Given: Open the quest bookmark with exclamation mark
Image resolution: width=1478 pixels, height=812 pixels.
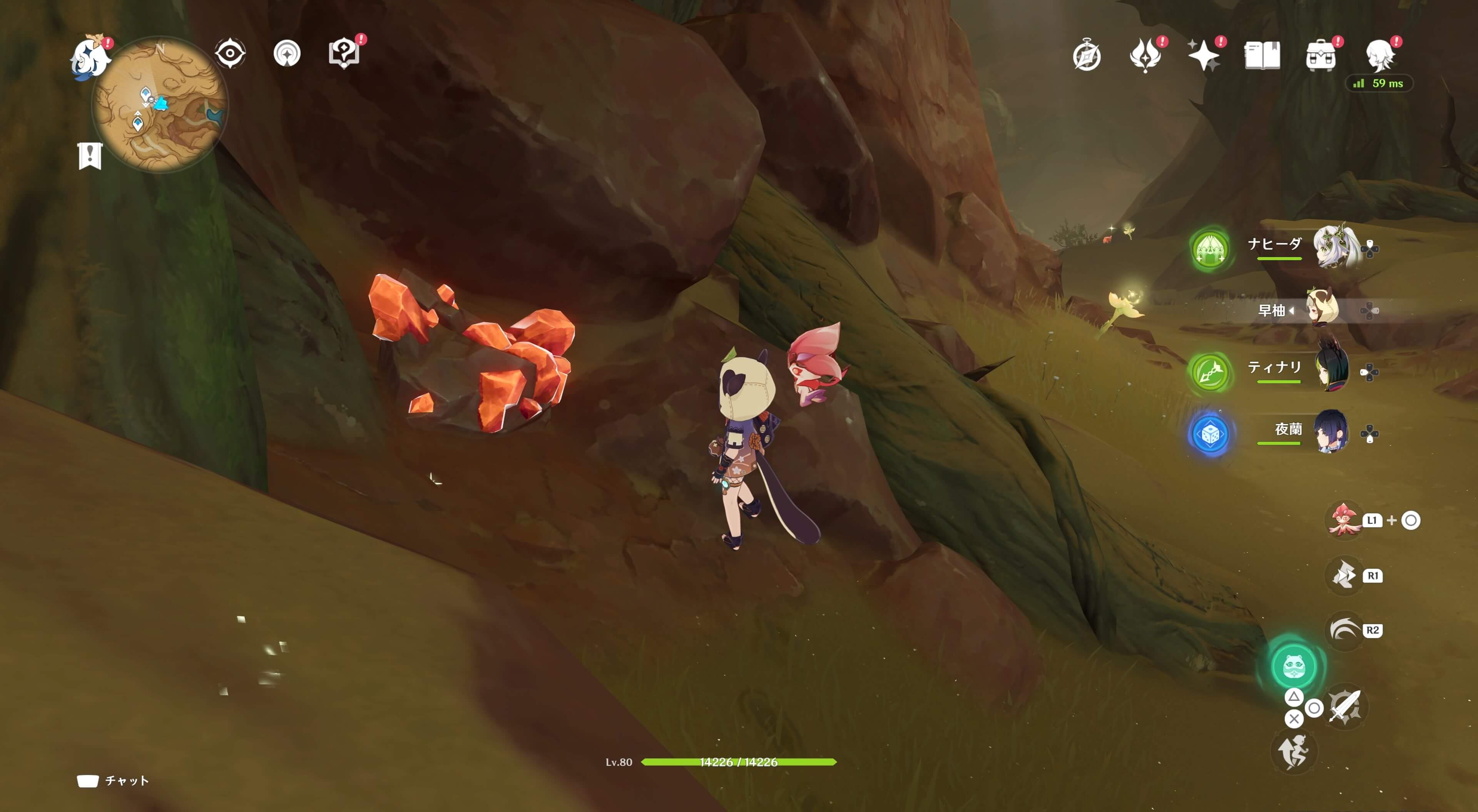Looking at the screenshot, I should tap(90, 156).
